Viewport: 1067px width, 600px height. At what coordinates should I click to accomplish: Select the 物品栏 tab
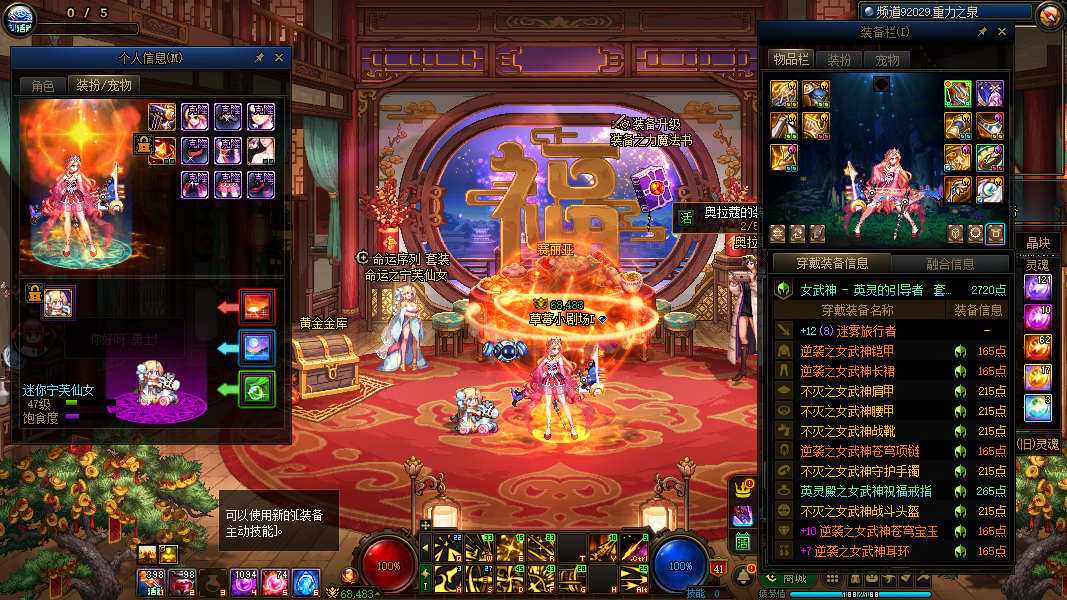[790, 60]
